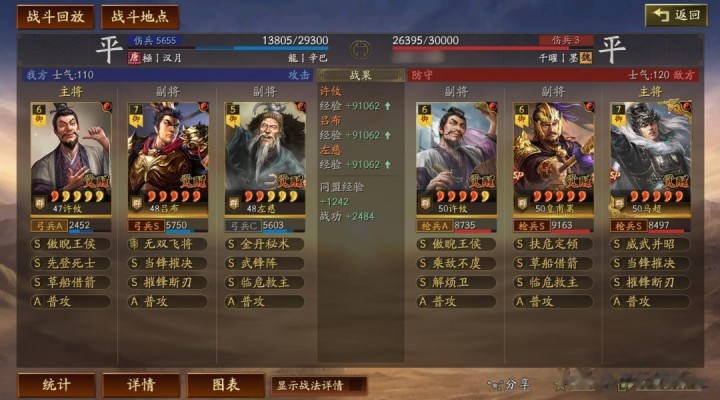Open the 图表 chart view
720x400 pixels.
click(x=225, y=385)
